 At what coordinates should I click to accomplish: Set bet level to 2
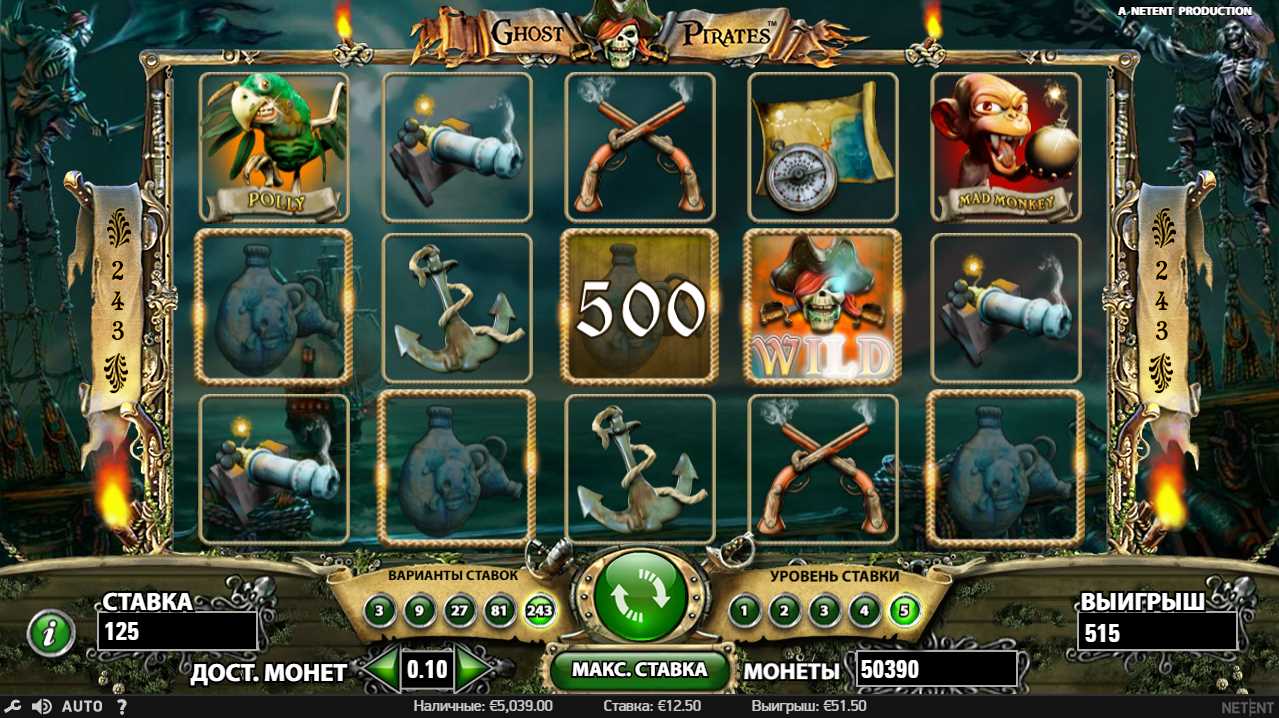(784, 609)
